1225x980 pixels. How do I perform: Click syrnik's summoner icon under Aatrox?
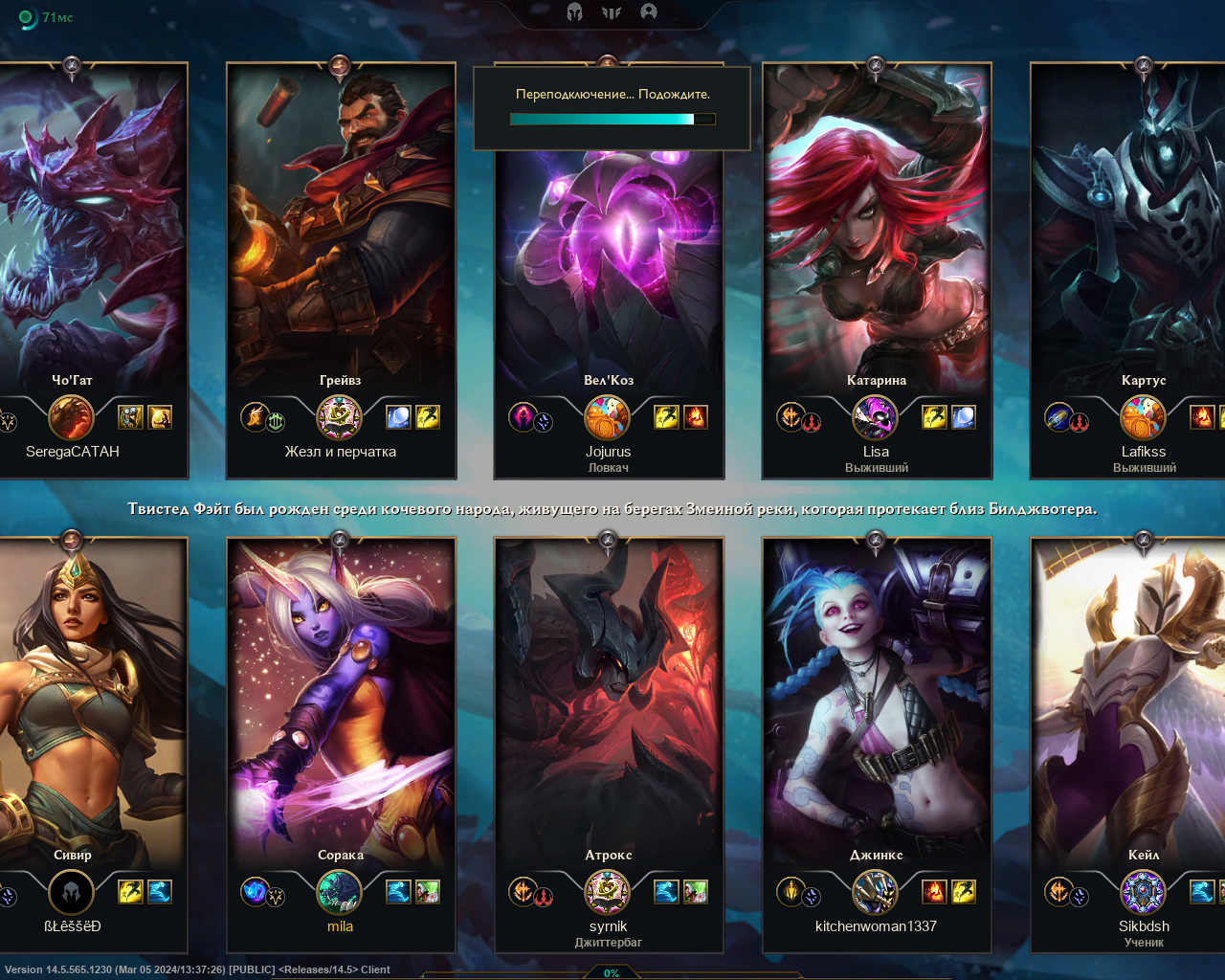pos(607,892)
